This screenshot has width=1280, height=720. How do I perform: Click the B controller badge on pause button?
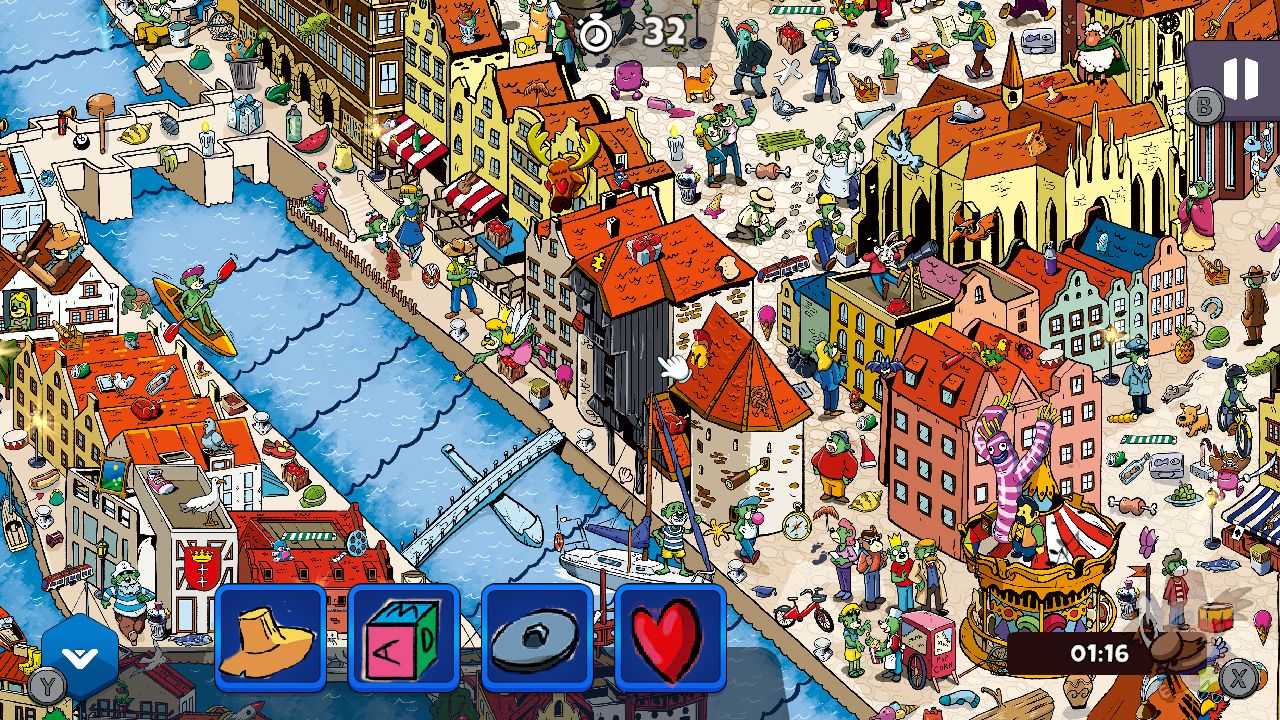click(1205, 104)
